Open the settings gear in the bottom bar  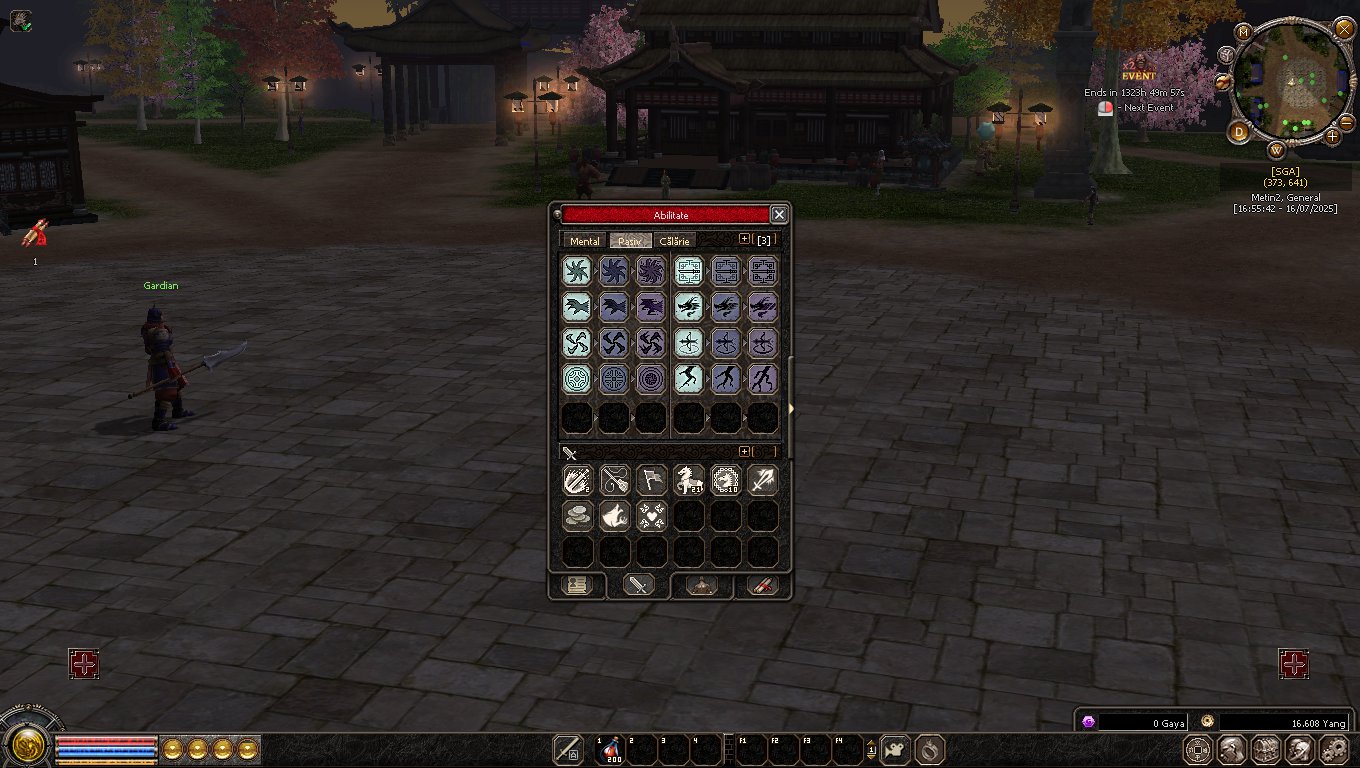(x=1334, y=749)
